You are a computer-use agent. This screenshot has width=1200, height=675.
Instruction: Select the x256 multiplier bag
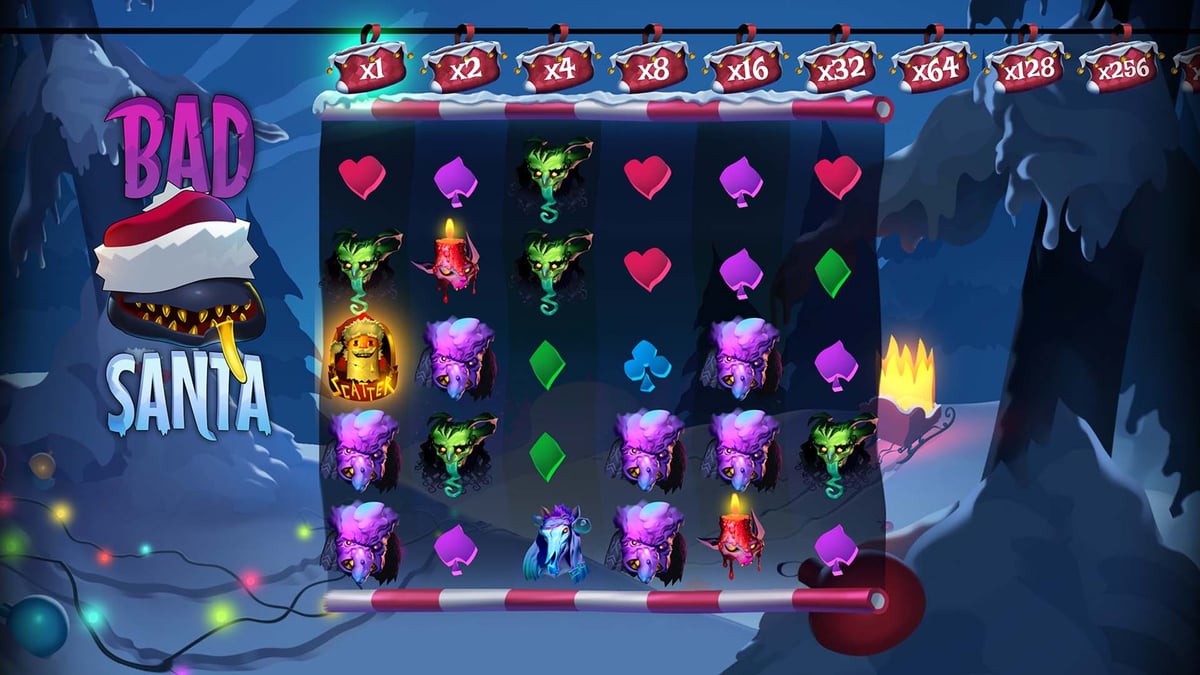[x=1118, y=69]
